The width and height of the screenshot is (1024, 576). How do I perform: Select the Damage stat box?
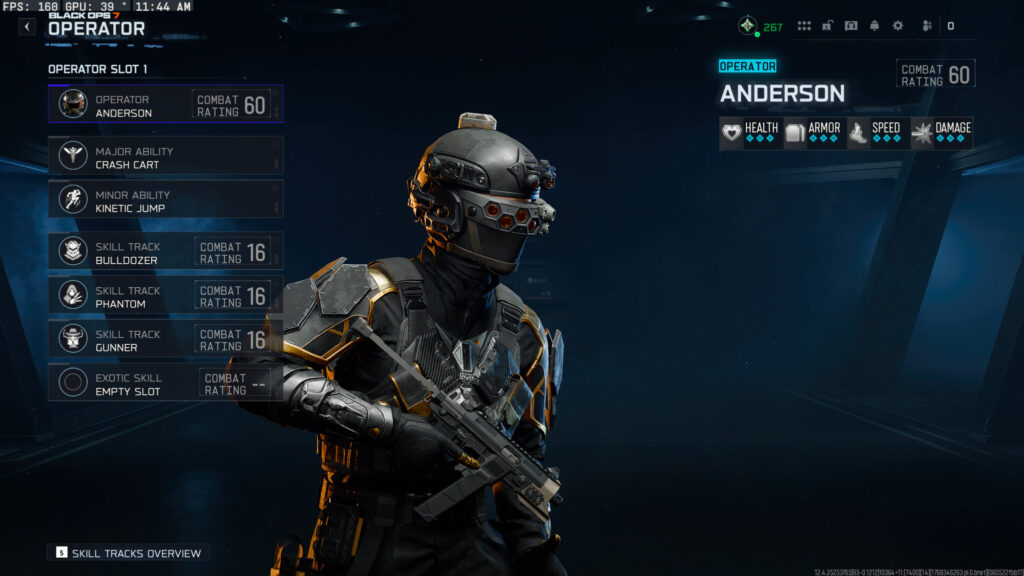[941, 133]
